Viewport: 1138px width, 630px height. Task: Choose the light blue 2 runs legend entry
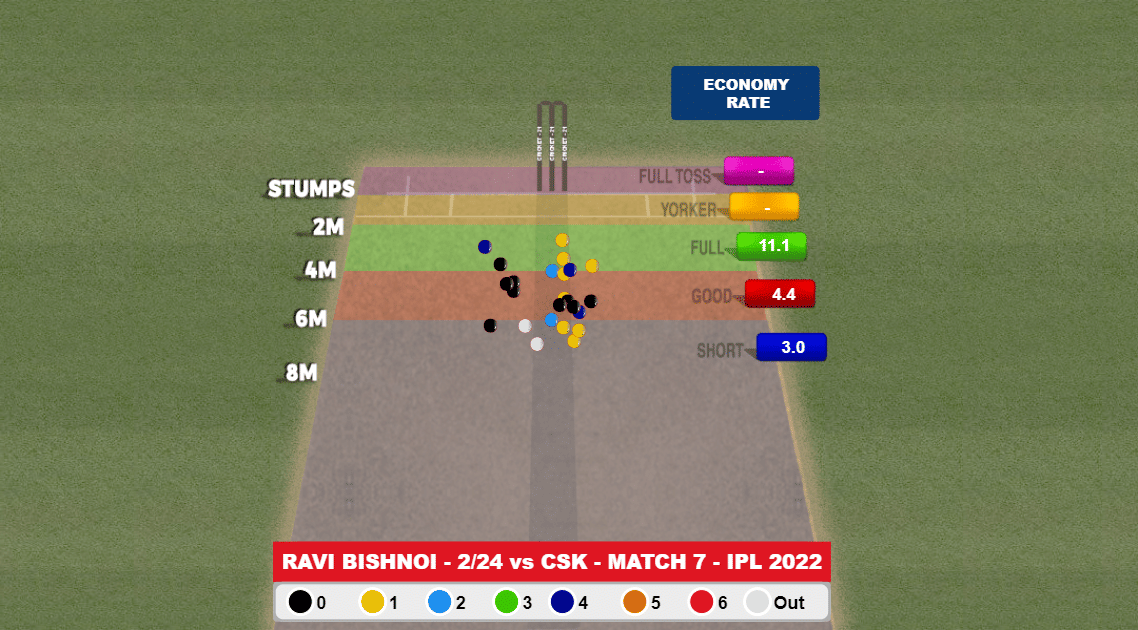(x=439, y=602)
